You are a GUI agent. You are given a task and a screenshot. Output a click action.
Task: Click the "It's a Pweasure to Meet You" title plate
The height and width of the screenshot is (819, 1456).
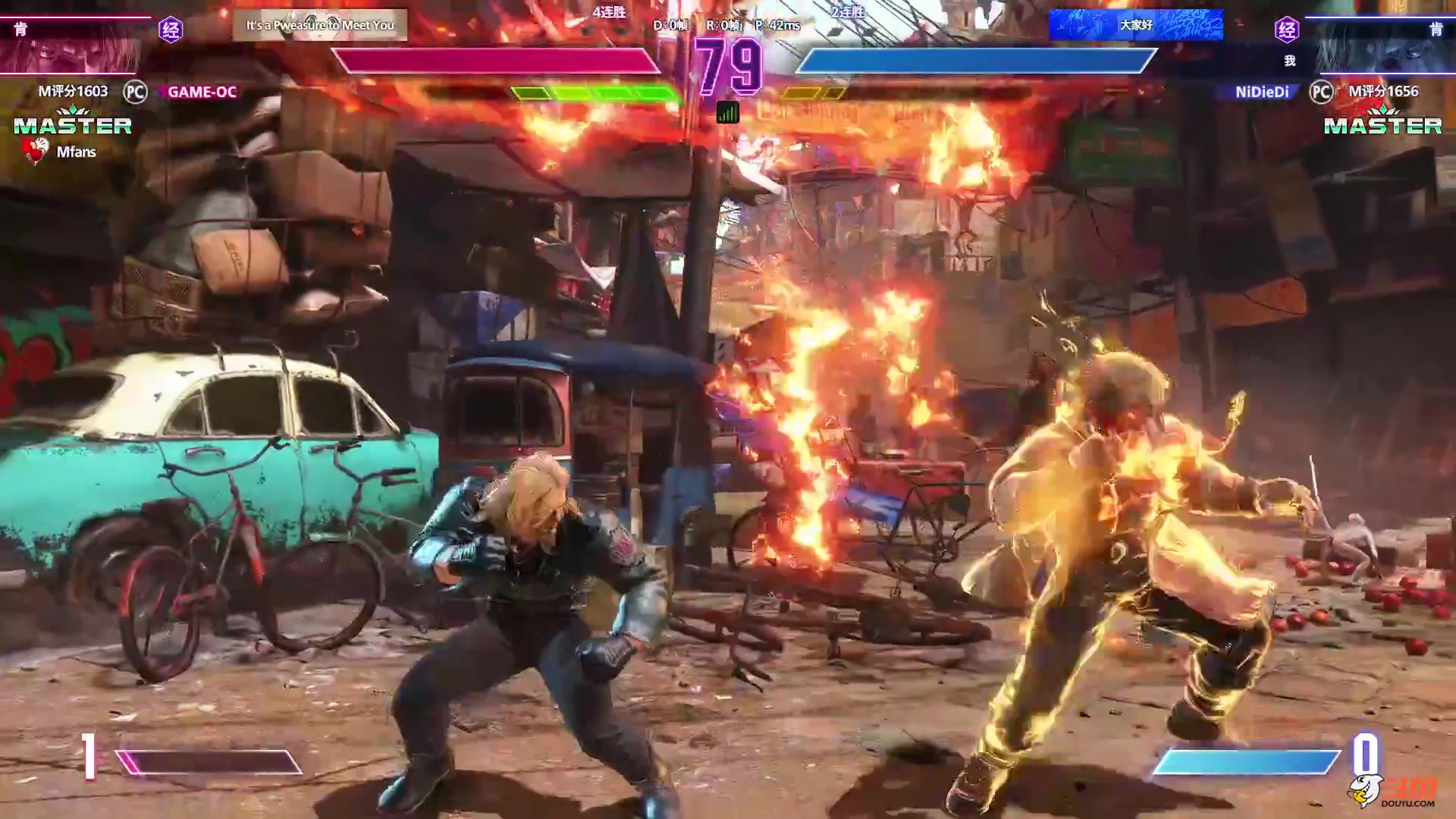click(x=319, y=25)
